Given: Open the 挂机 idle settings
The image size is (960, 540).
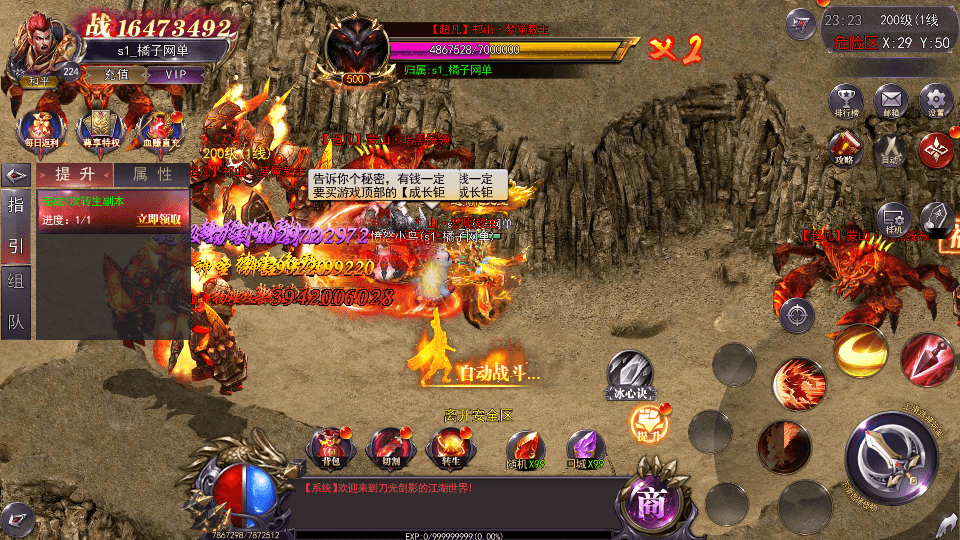Looking at the screenshot, I should coord(893,220).
